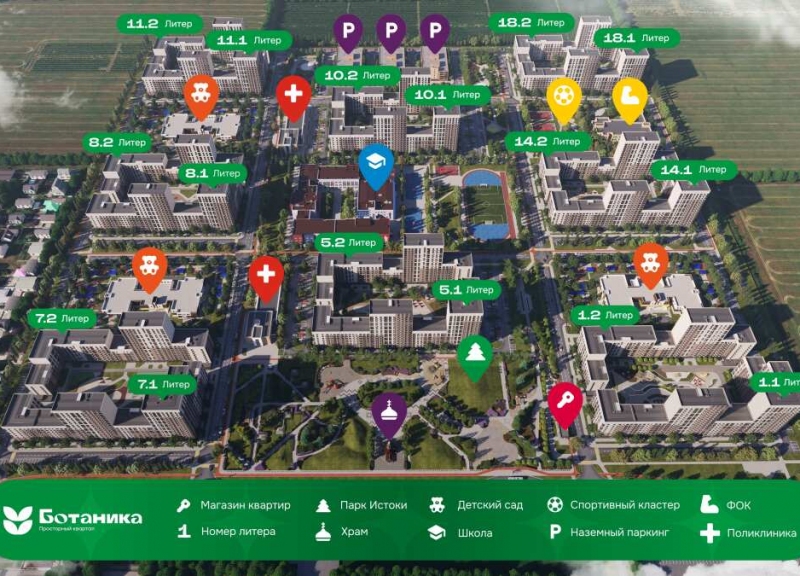Select the Наземный паркинг legend entry
Image resolution: width=800 pixels, height=576 pixels.
(614, 532)
